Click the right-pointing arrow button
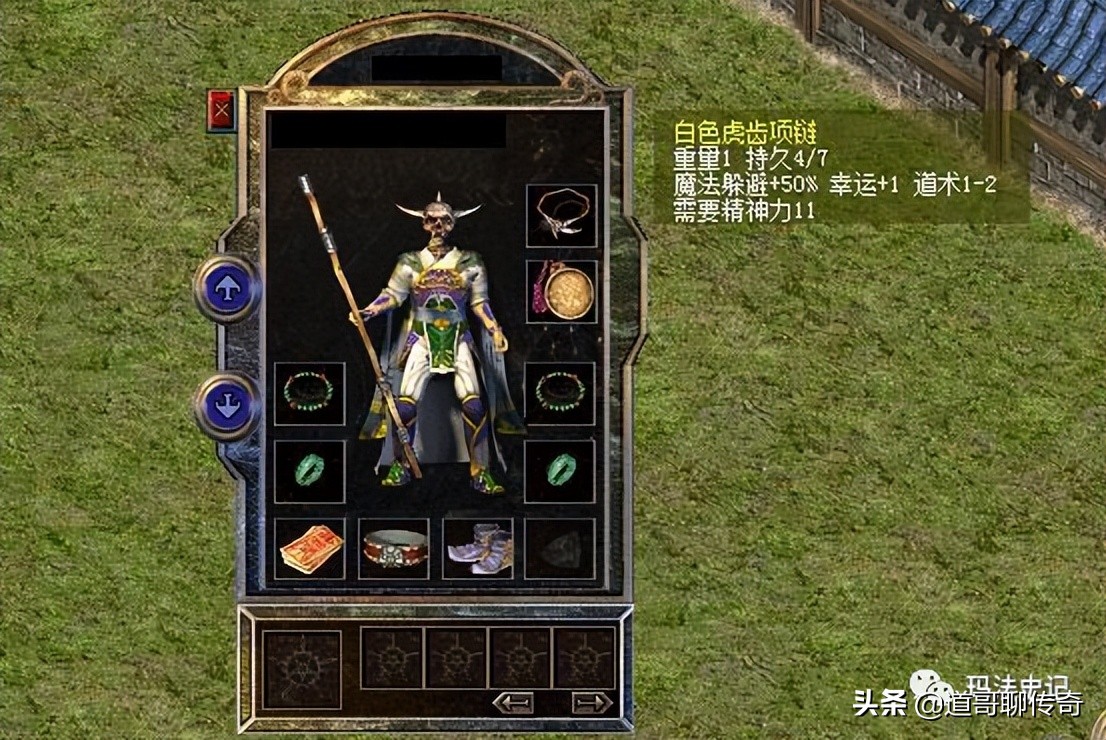Image resolution: width=1106 pixels, height=740 pixels. pos(592,703)
